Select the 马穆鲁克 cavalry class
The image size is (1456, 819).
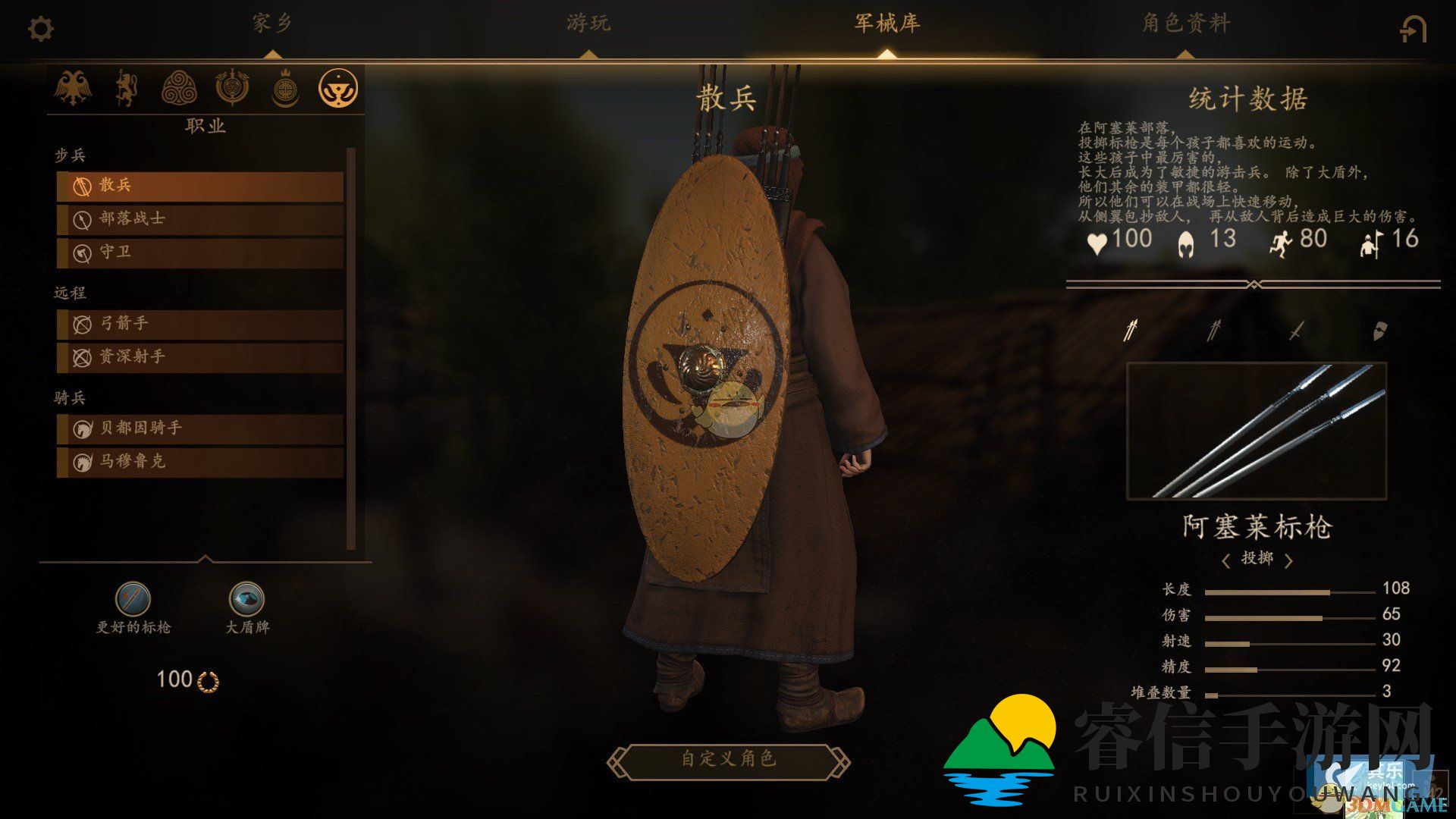(200, 461)
